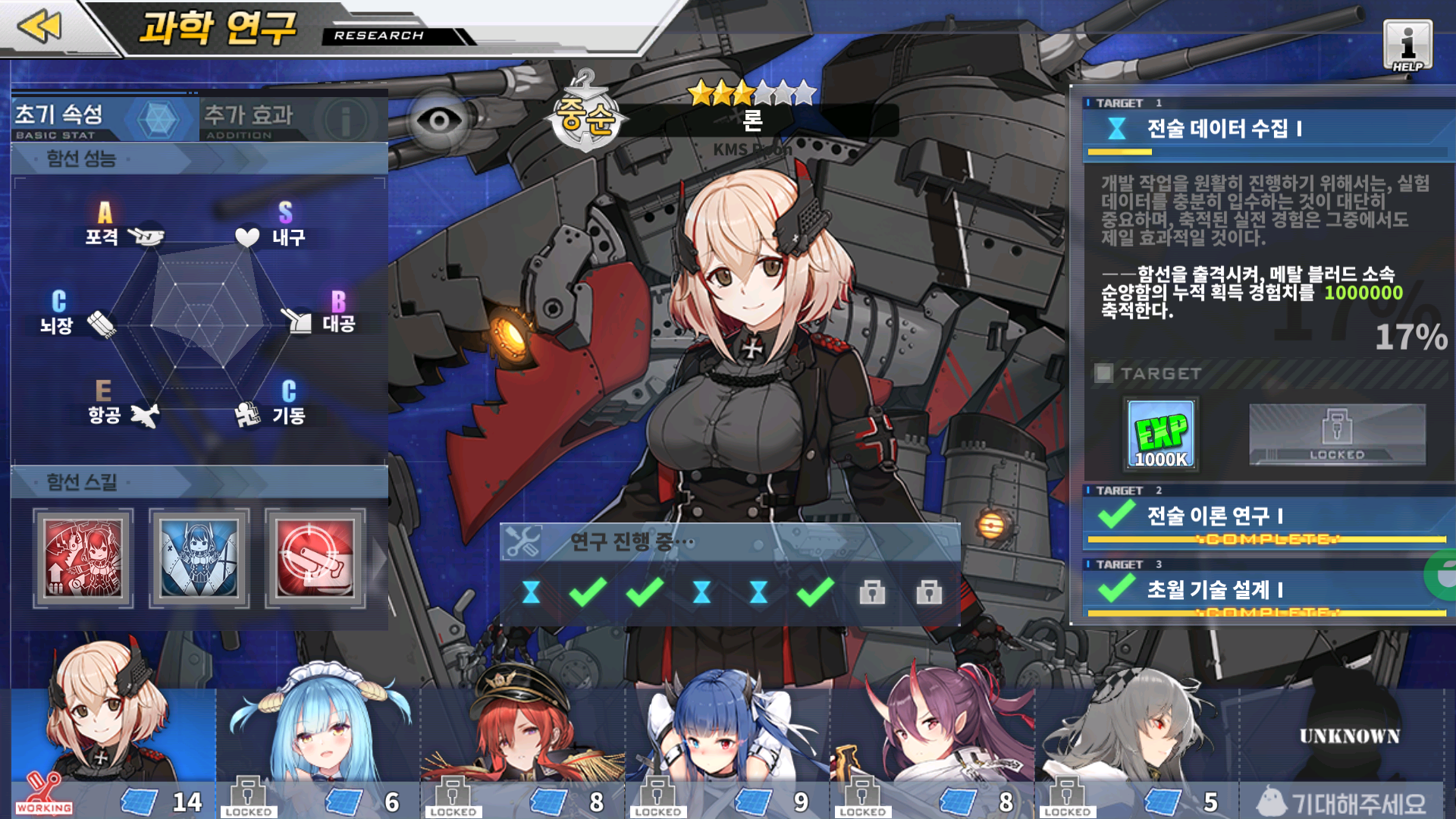
Task: Select the red-haired girl ship skill
Action: coord(83,558)
